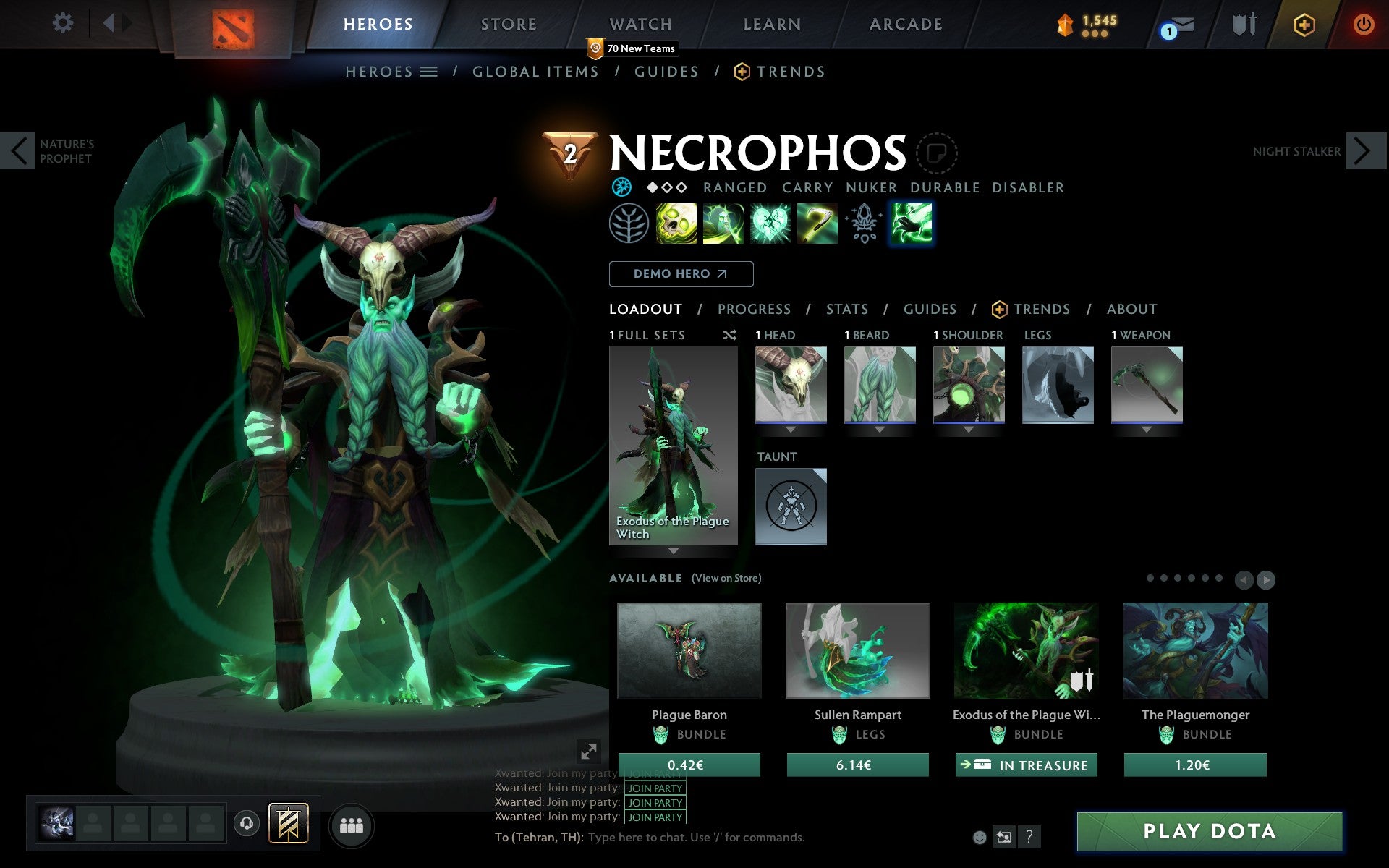Expand the Shoulder slot dropdown arrow
The height and width of the screenshot is (868, 1389).
969,429
